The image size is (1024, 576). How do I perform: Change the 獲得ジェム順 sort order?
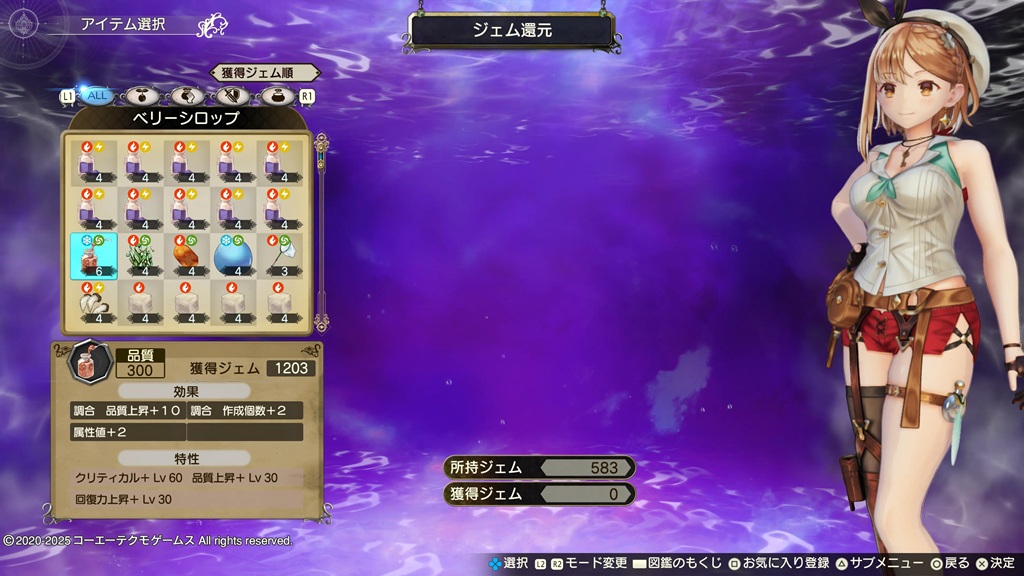point(264,72)
